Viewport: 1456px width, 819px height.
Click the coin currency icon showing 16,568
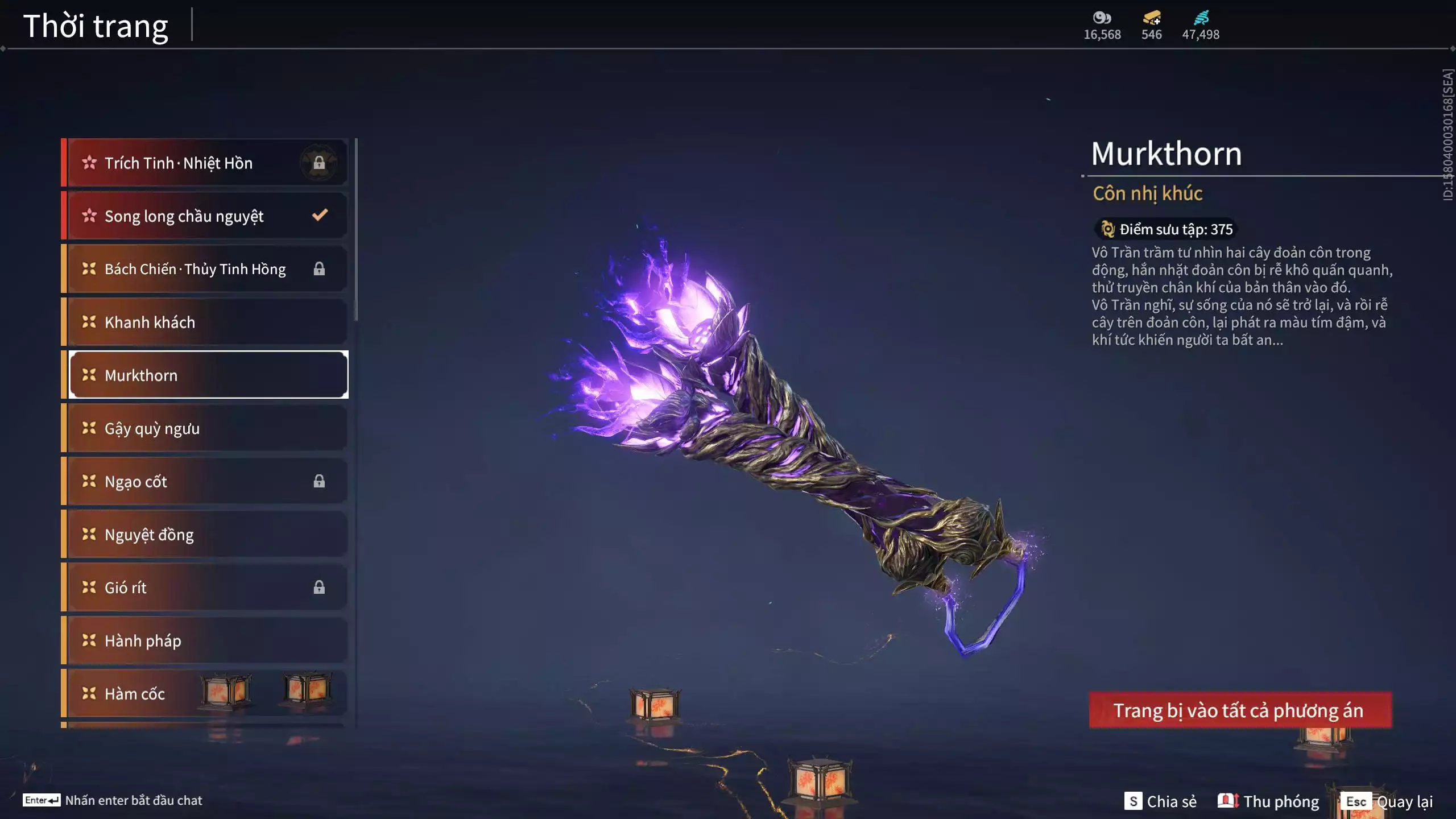(x=1101, y=17)
